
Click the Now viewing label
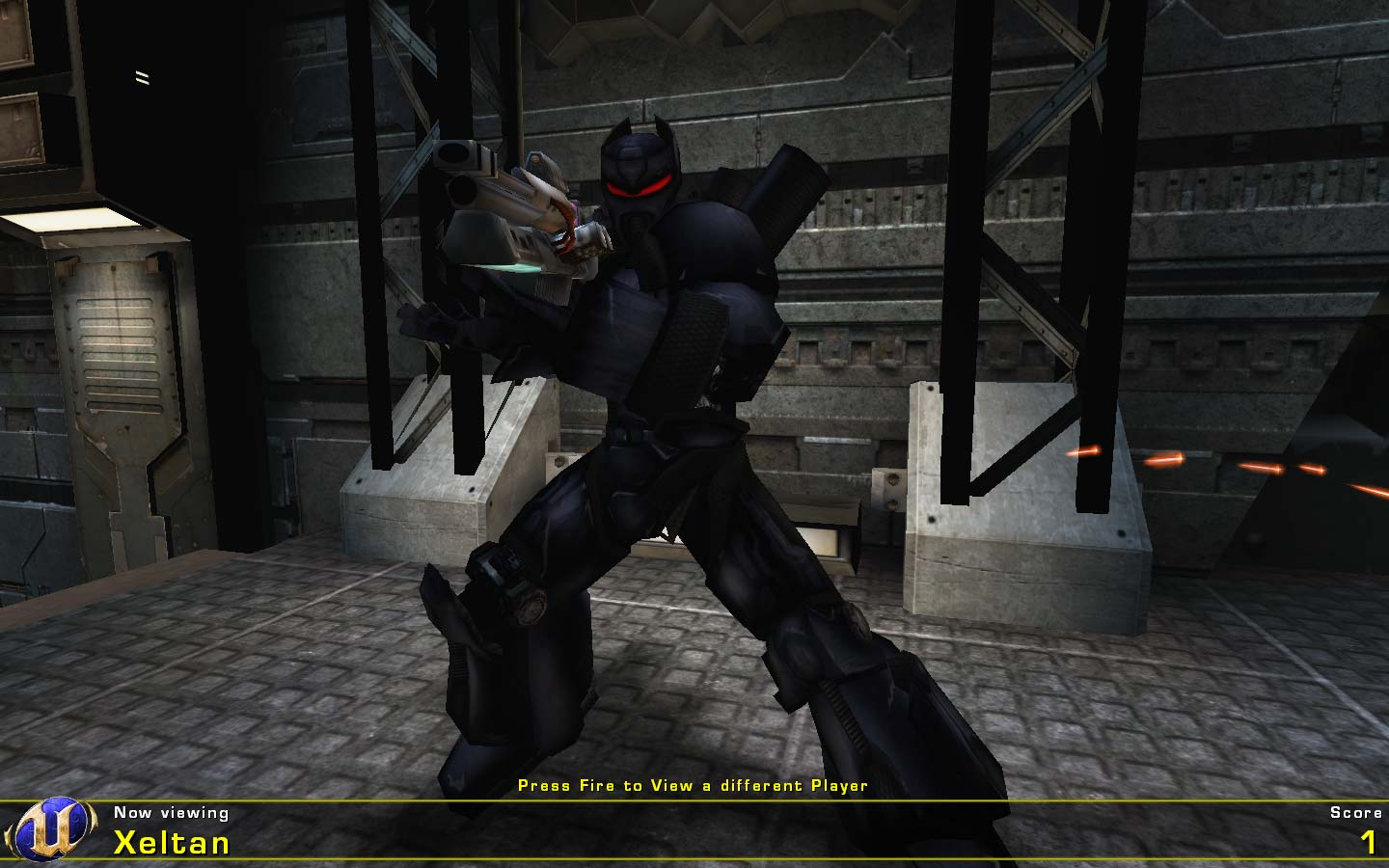(170, 813)
